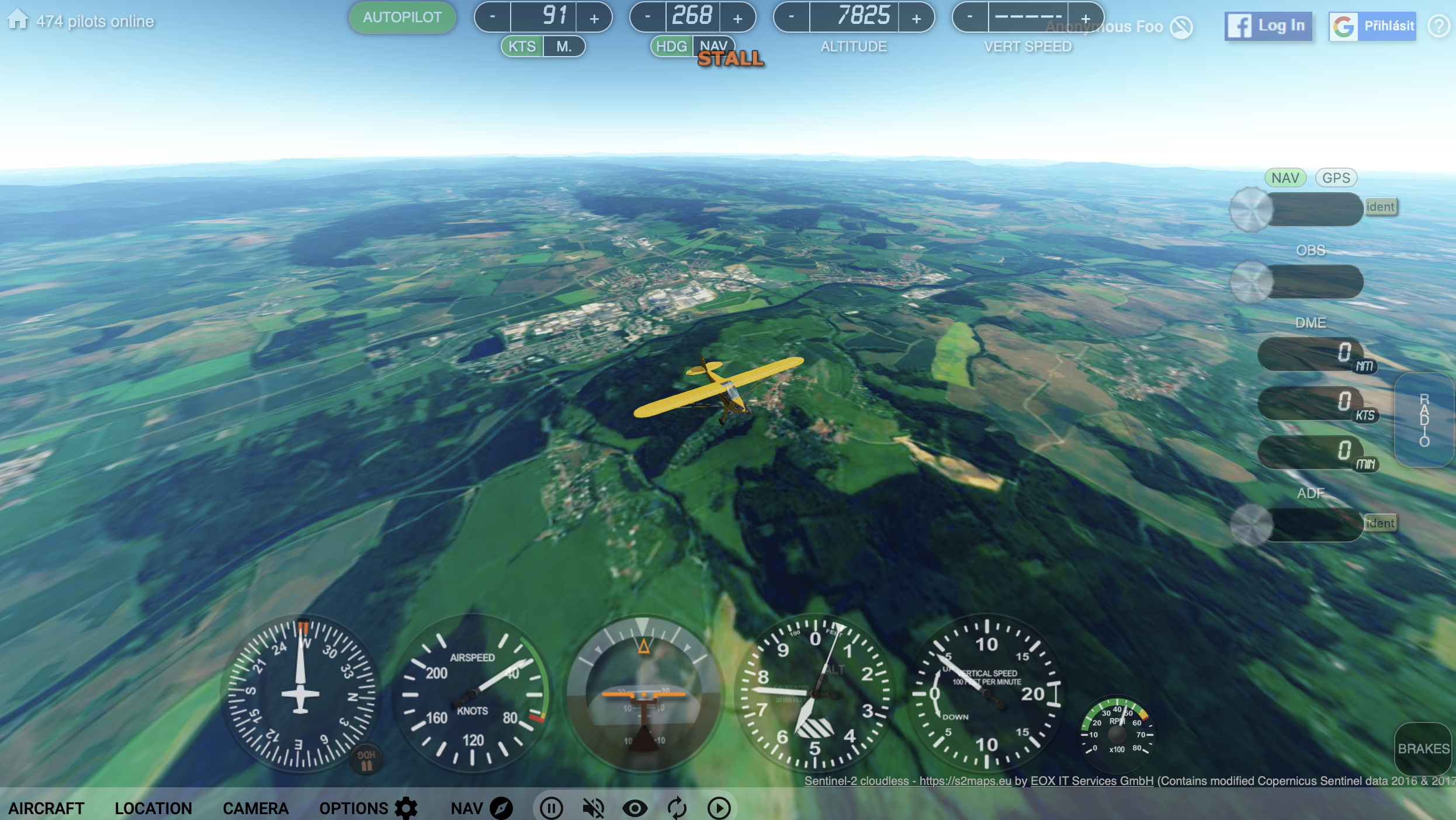The image size is (1456, 820).
Task: Open the help question mark icon
Action: [x=1440, y=26]
